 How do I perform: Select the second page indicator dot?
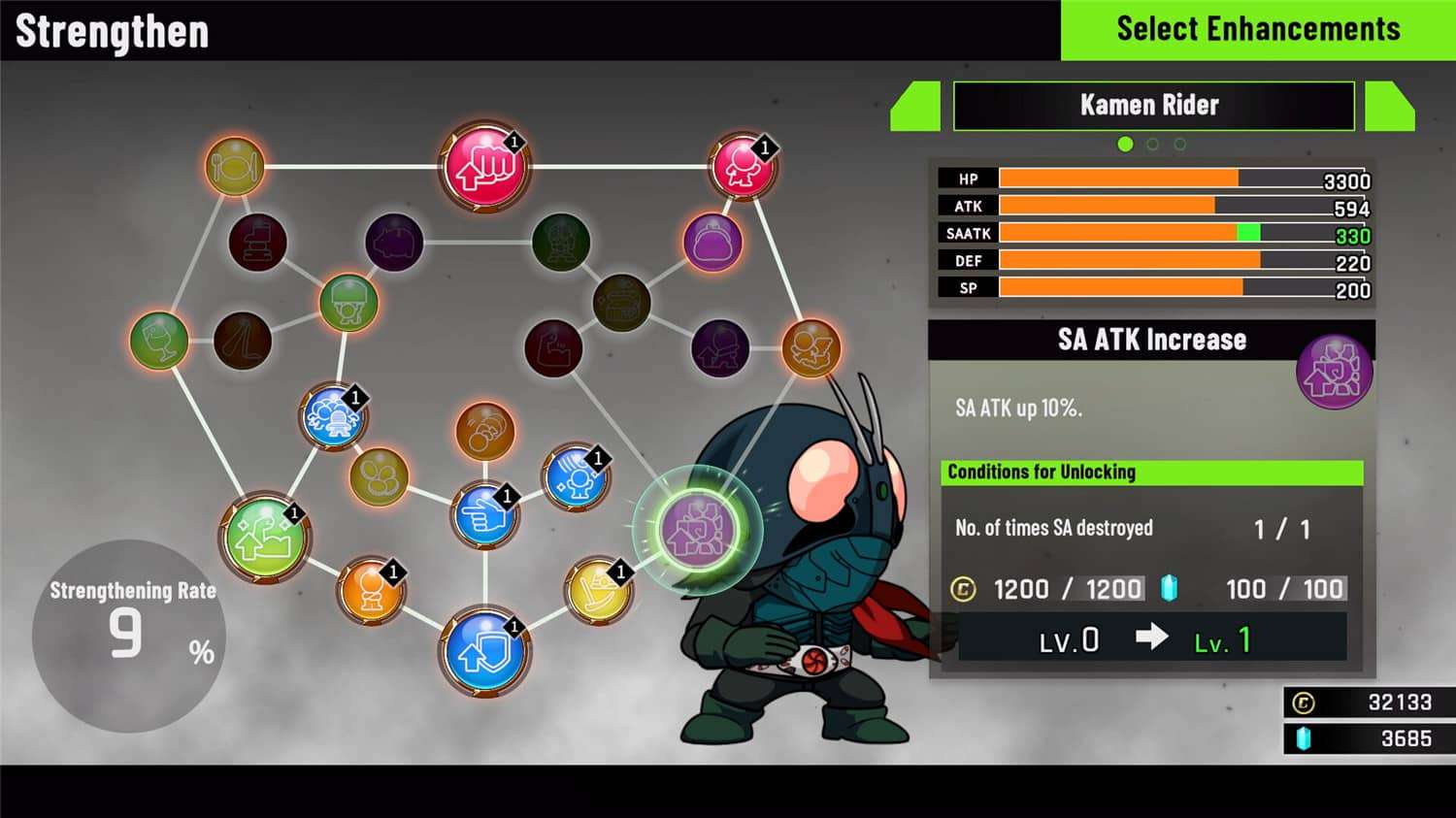(x=1152, y=144)
